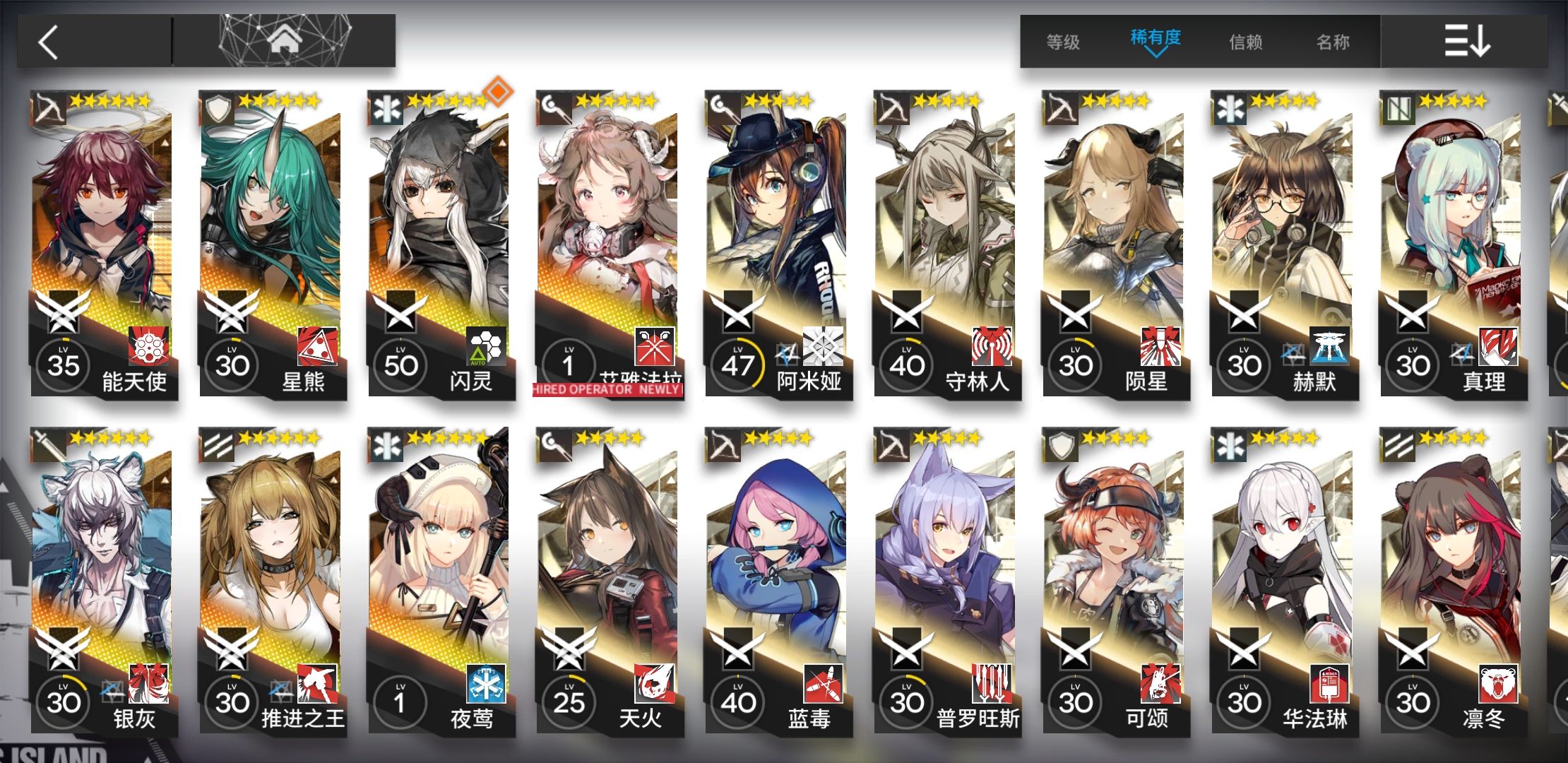Select operator card 推进之王
This screenshot has width=1568, height=763.
pos(271,581)
